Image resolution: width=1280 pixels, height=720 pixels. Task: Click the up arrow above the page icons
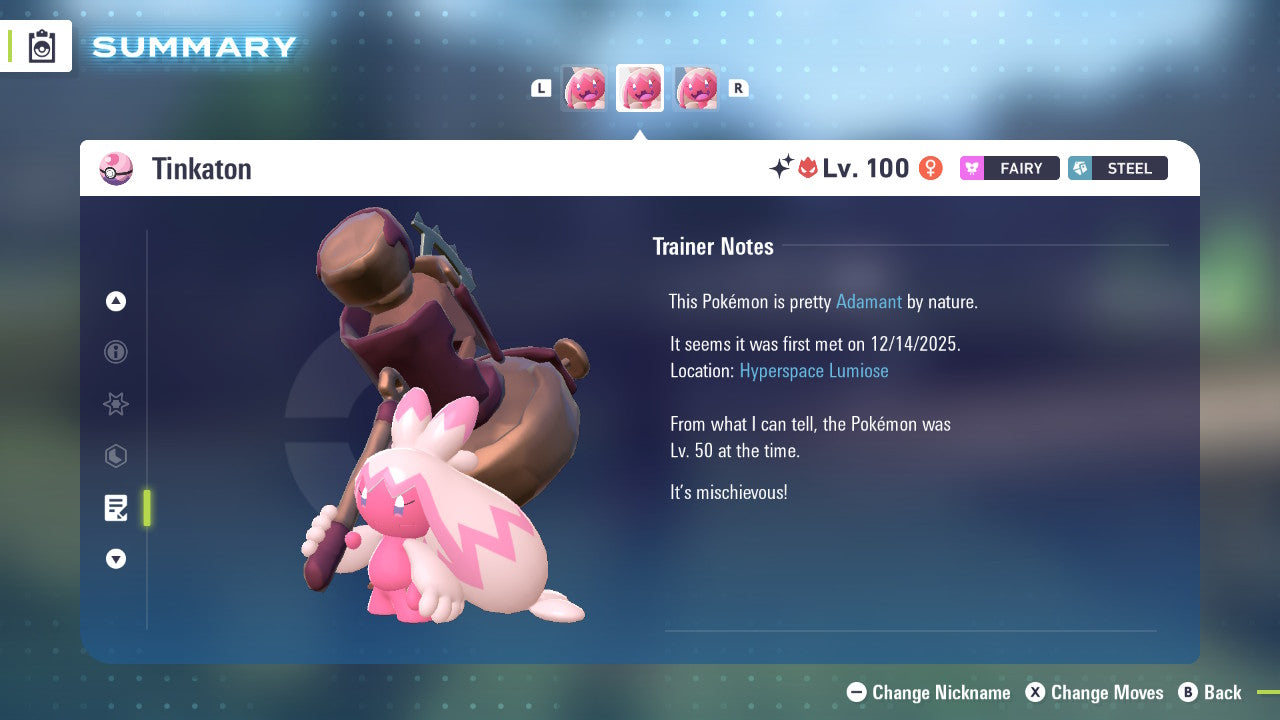tap(116, 301)
